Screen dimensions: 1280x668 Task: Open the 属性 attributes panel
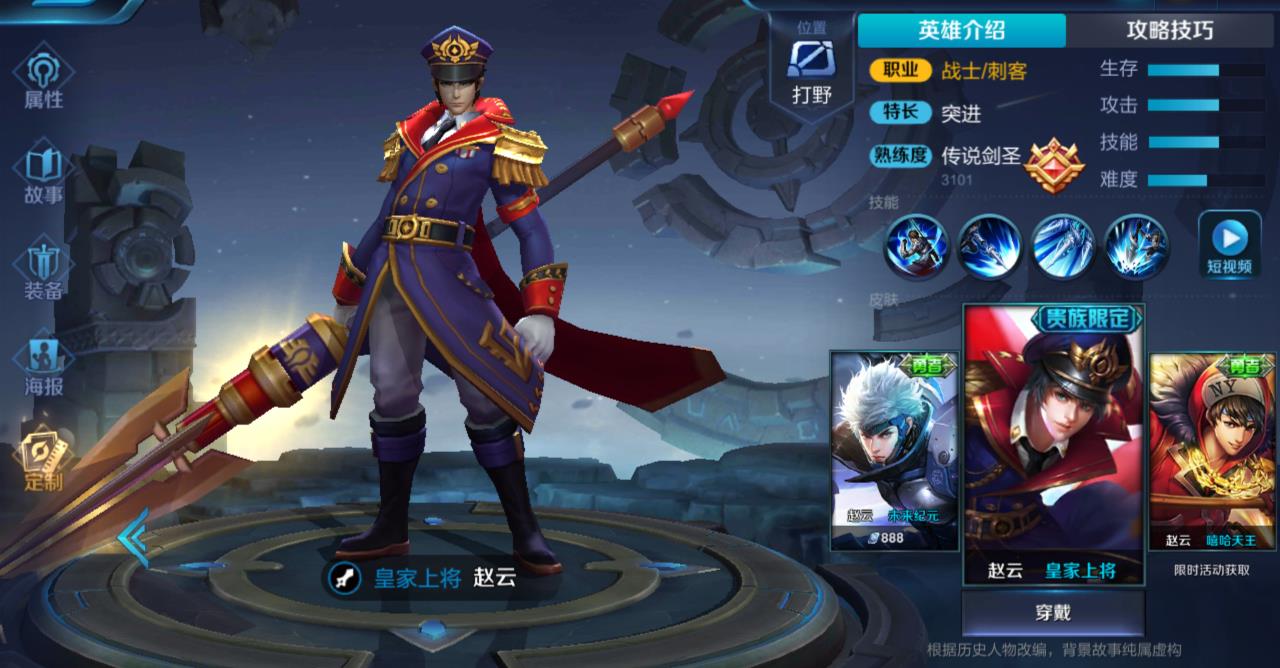tap(44, 80)
